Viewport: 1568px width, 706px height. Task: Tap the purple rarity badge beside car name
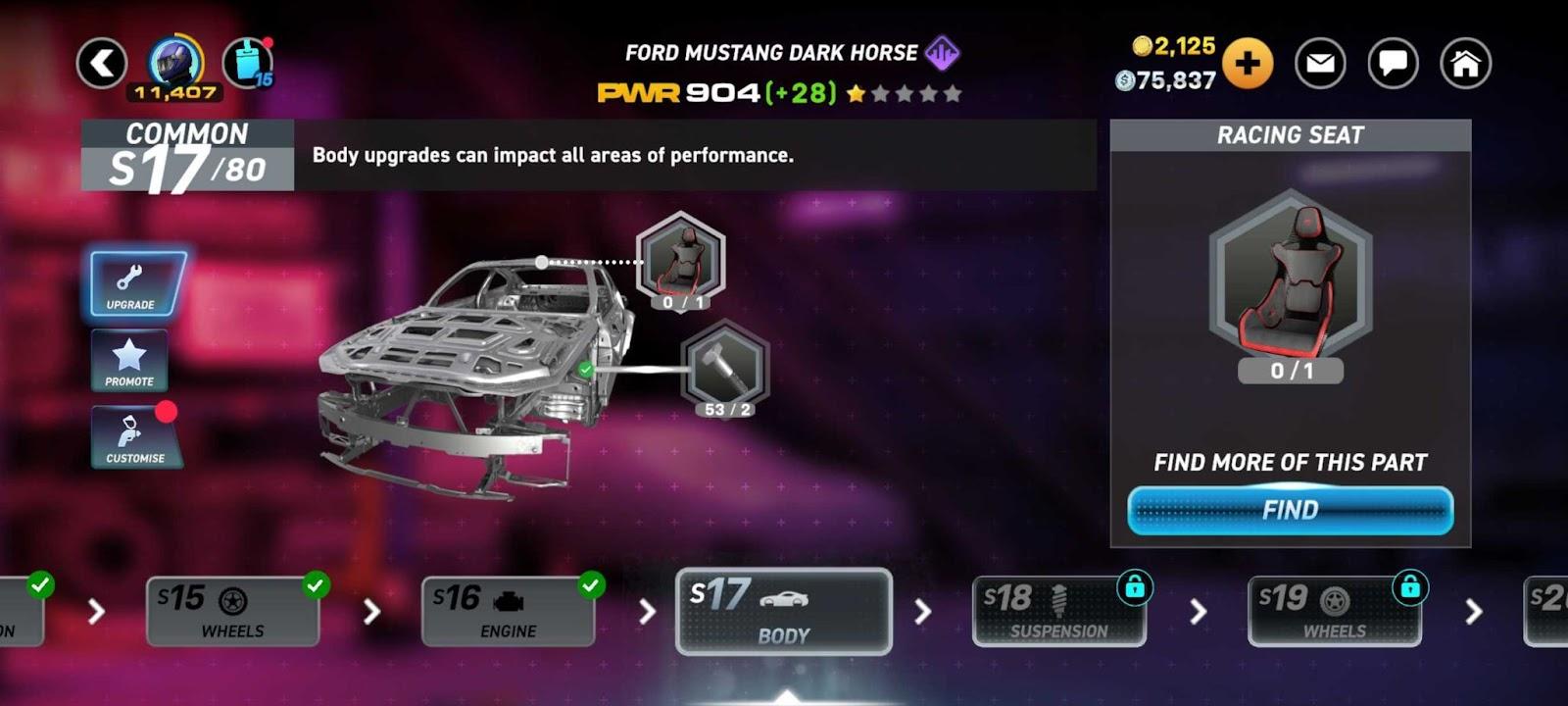click(x=943, y=53)
